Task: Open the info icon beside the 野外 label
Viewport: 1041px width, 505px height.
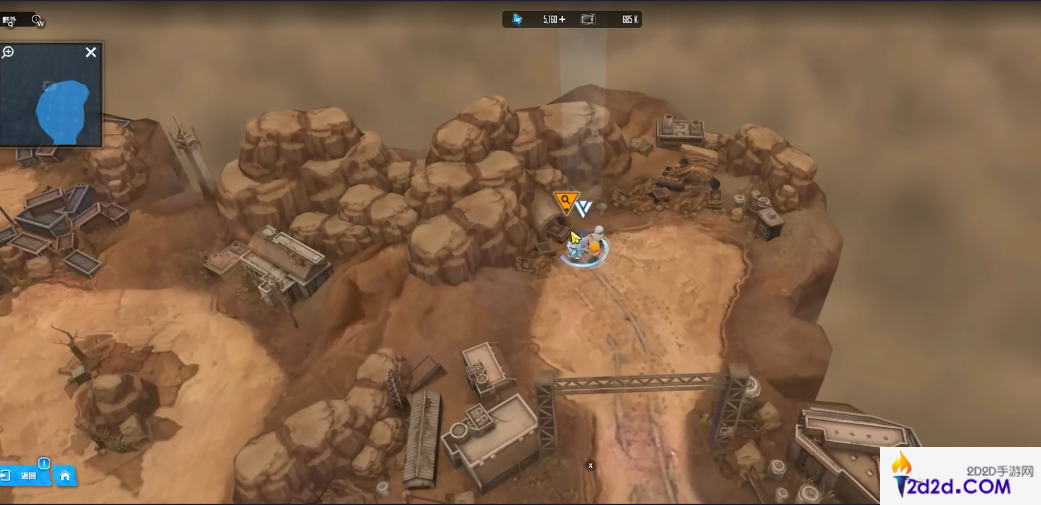Action: pos(38,20)
